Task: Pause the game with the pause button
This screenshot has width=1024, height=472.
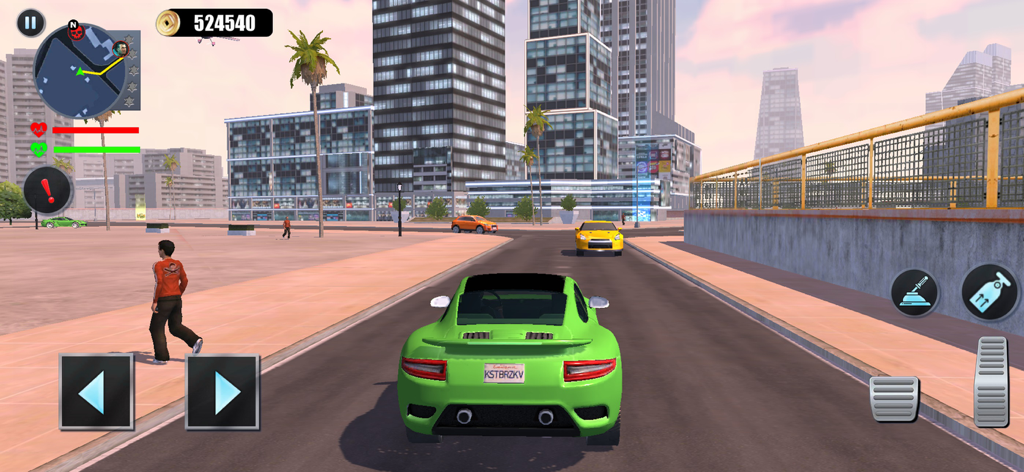Action: point(31,22)
